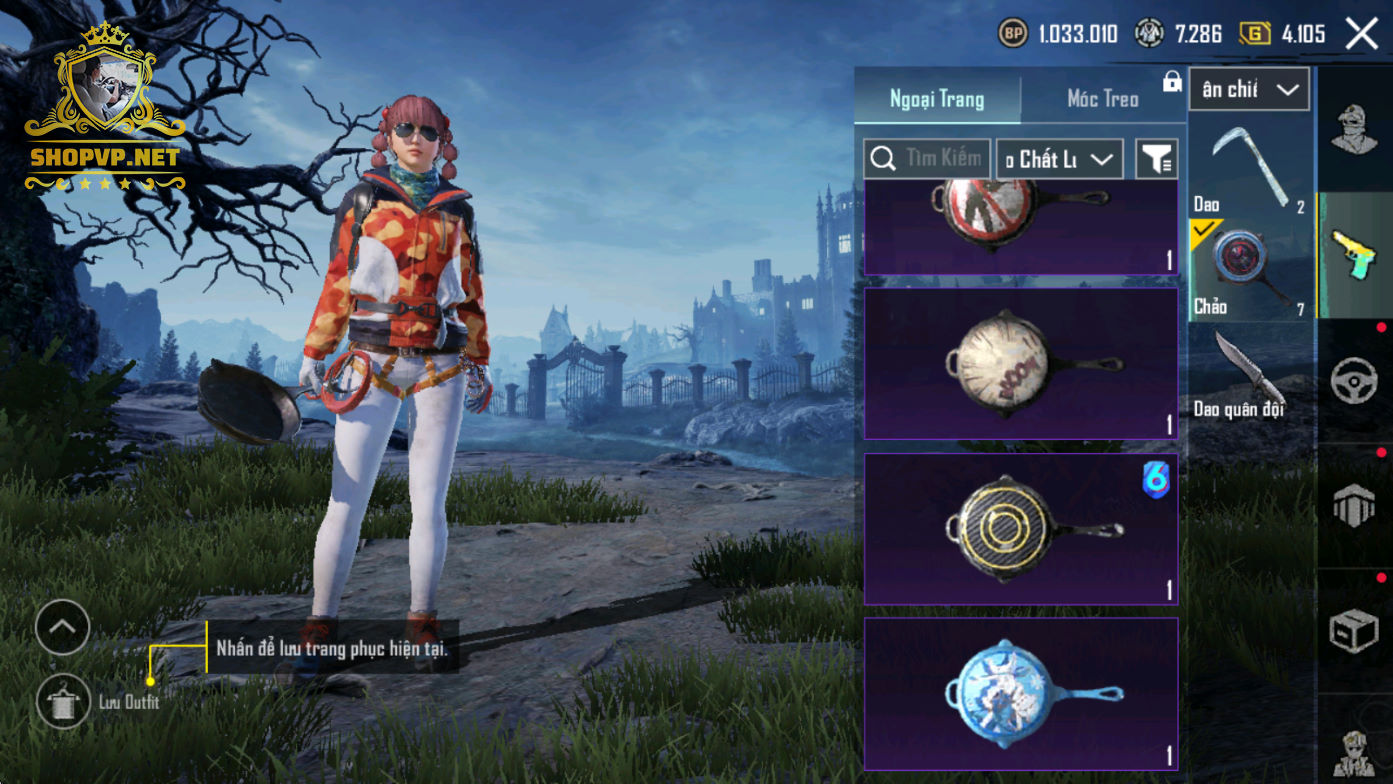The width and height of the screenshot is (1393, 784).
Task: Expand the weapon type dropdown above Dao
Action: [1249, 90]
